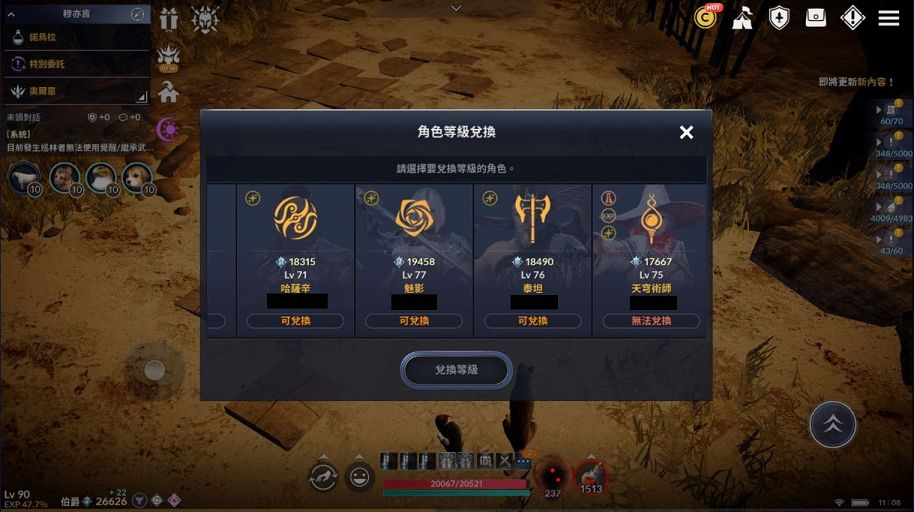Open the shield plus icon
This screenshot has width=914, height=512.
point(779,18)
